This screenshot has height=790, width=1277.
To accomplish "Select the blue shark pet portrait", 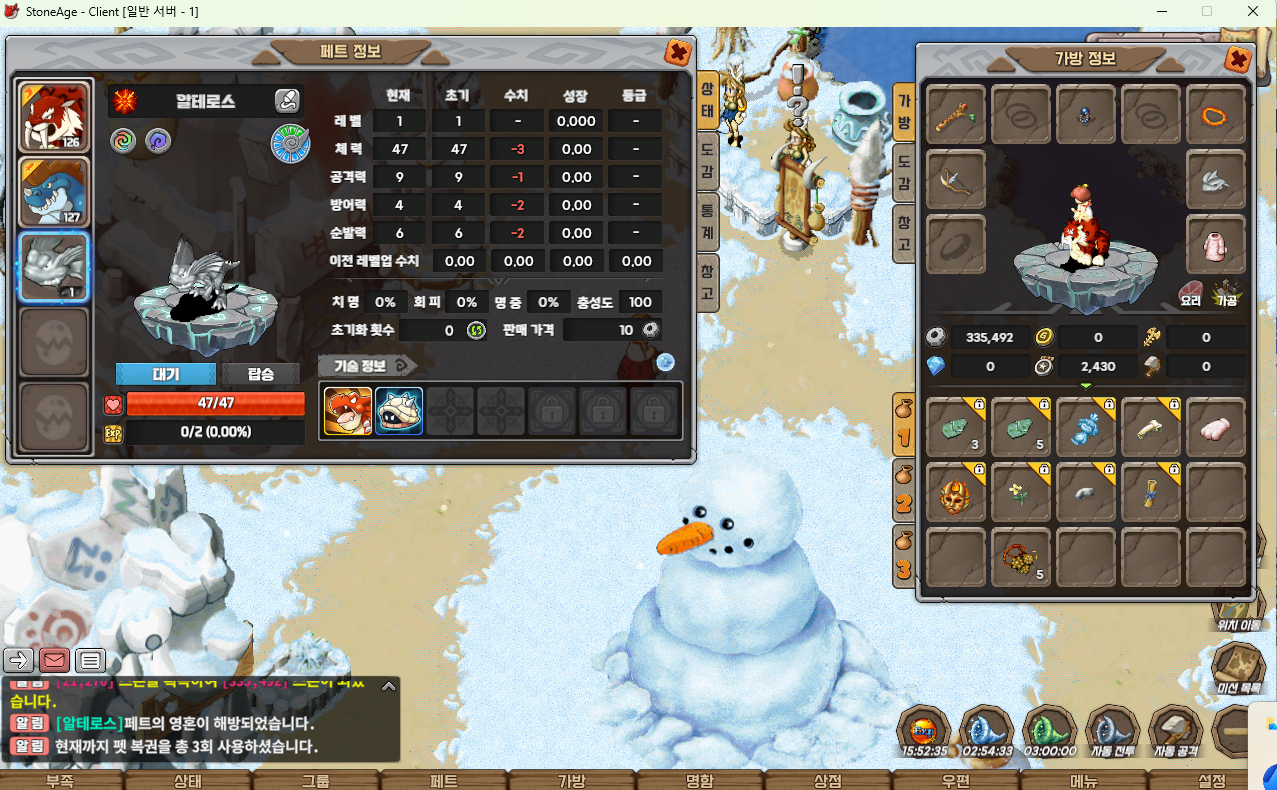I will pyautogui.click(x=55, y=192).
